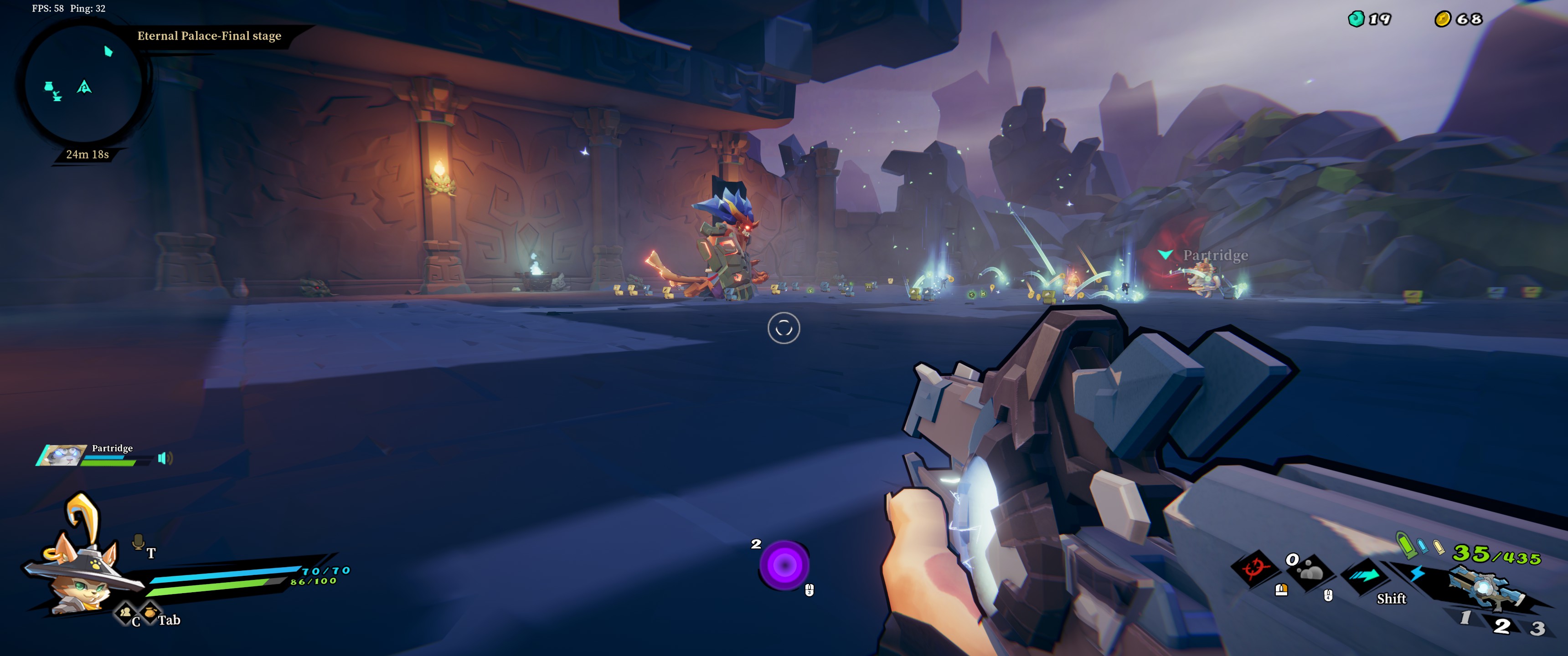Click the gold coin currency icon
Image resolution: width=1568 pixels, height=656 pixels.
(x=1442, y=20)
